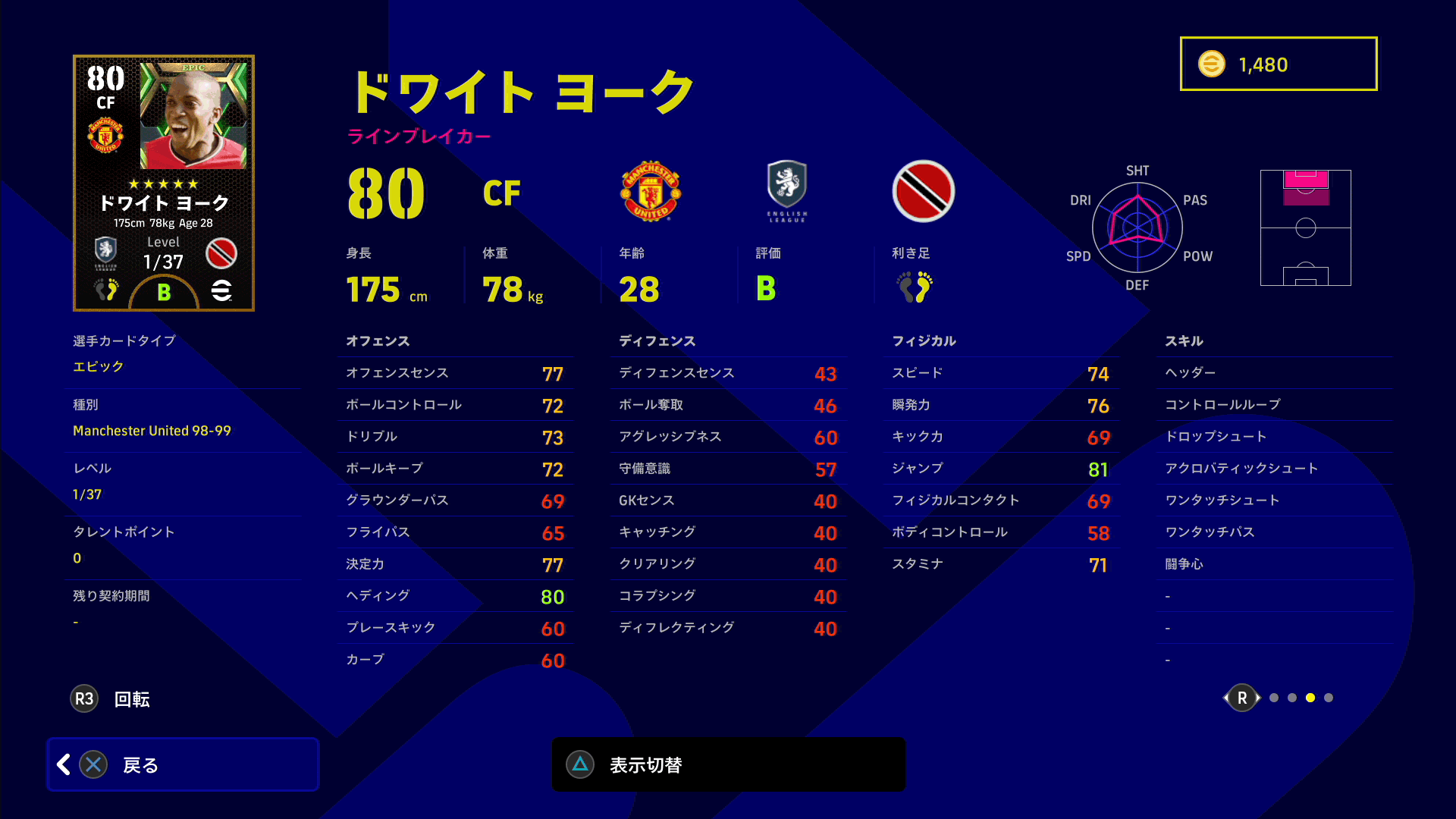Switch display with 表示切替 button
Image resolution: width=1456 pixels, height=819 pixels.
click(728, 764)
